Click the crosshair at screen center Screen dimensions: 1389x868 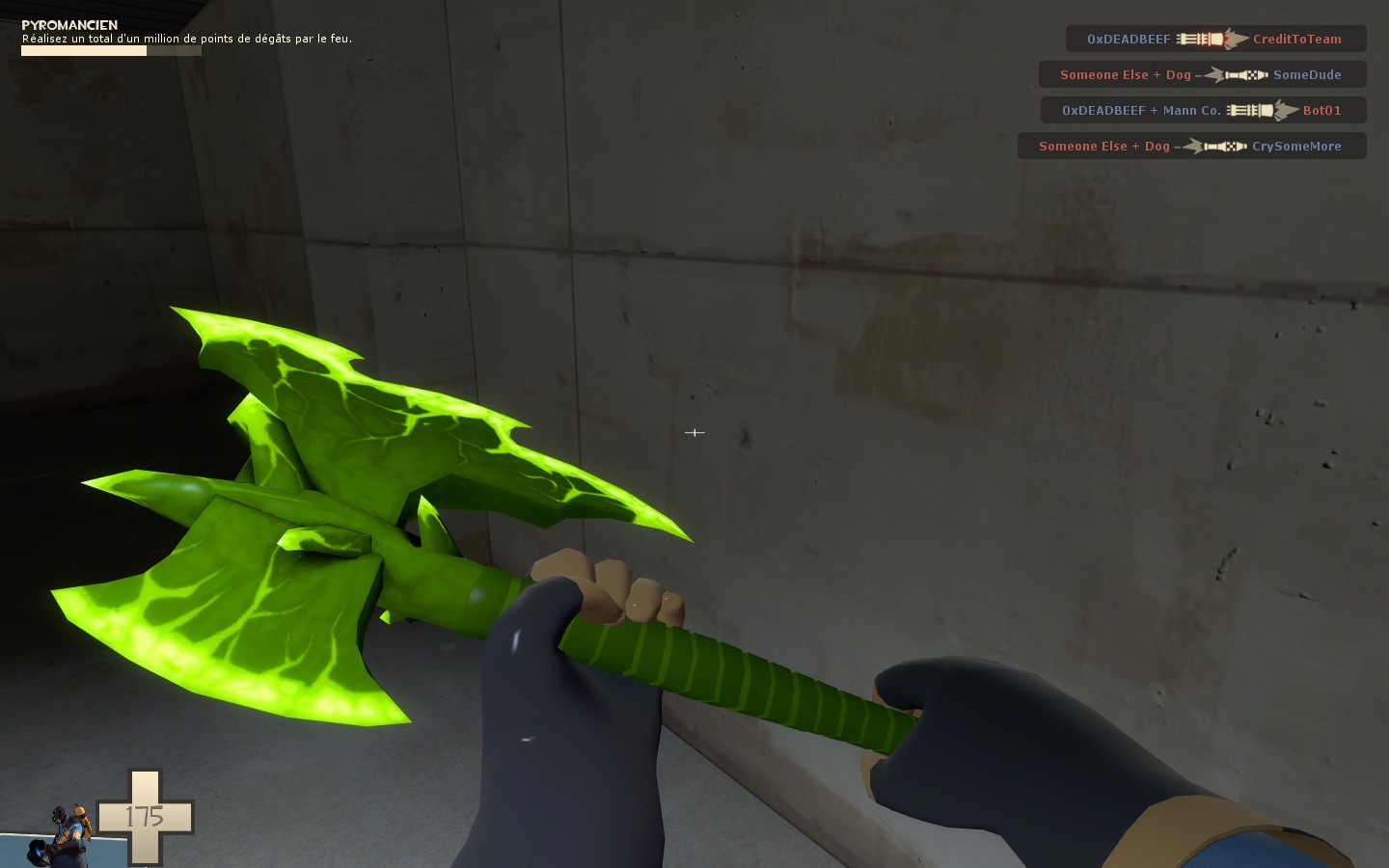coord(694,433)
